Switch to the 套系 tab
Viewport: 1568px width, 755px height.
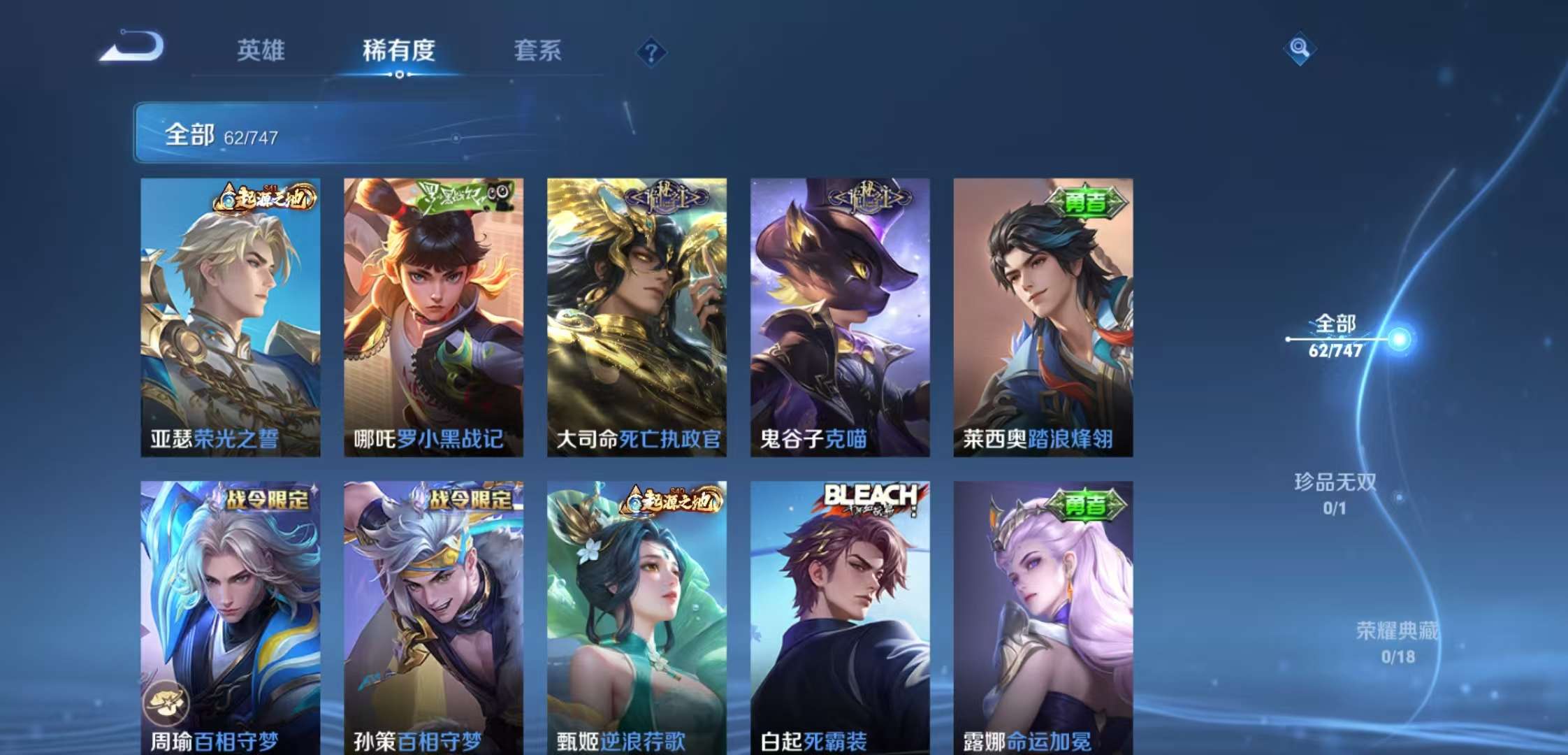[x=539, y=51]
